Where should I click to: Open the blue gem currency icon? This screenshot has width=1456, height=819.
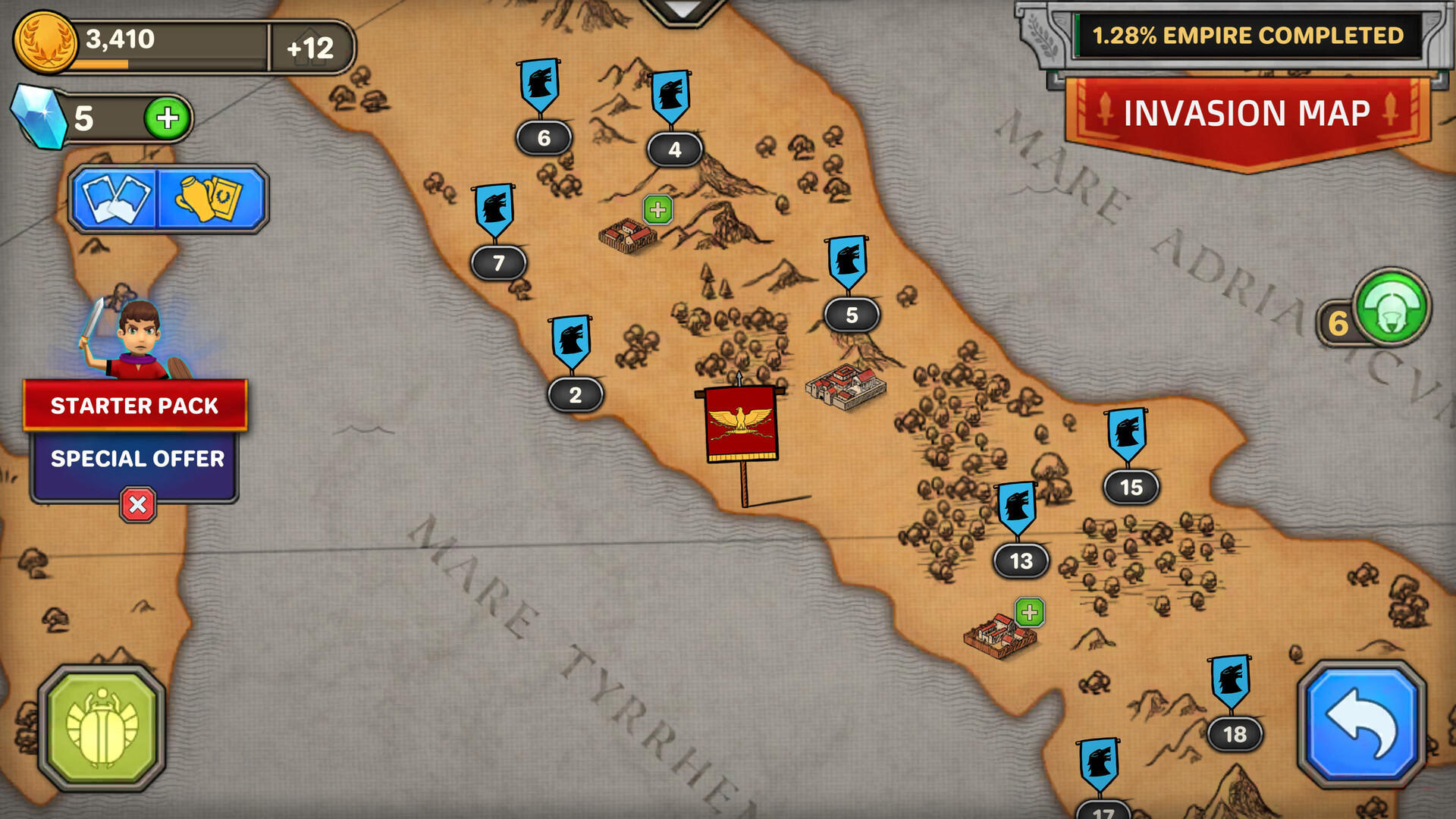point(39,115)
